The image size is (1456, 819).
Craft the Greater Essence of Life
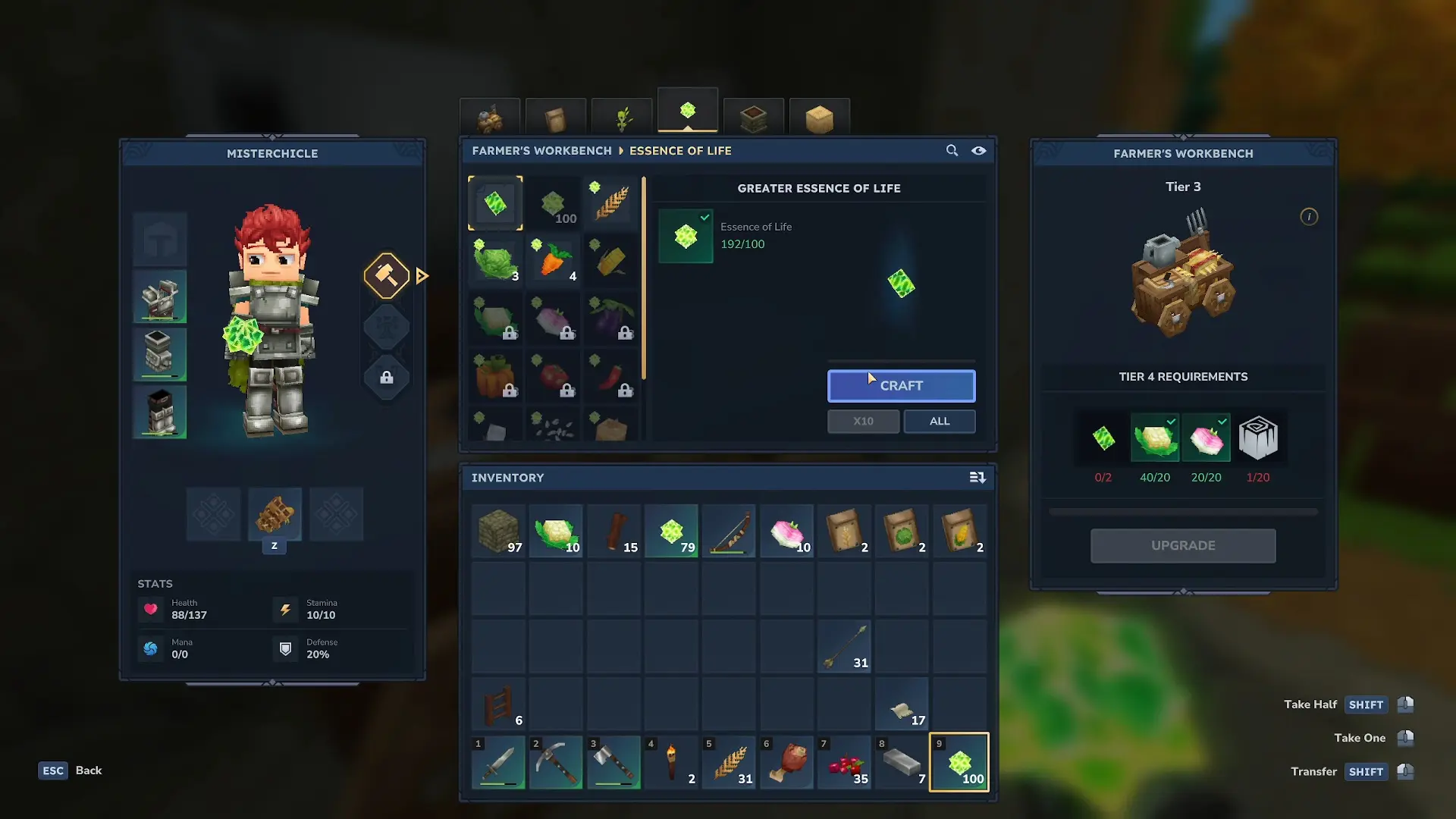coord(901,386)
